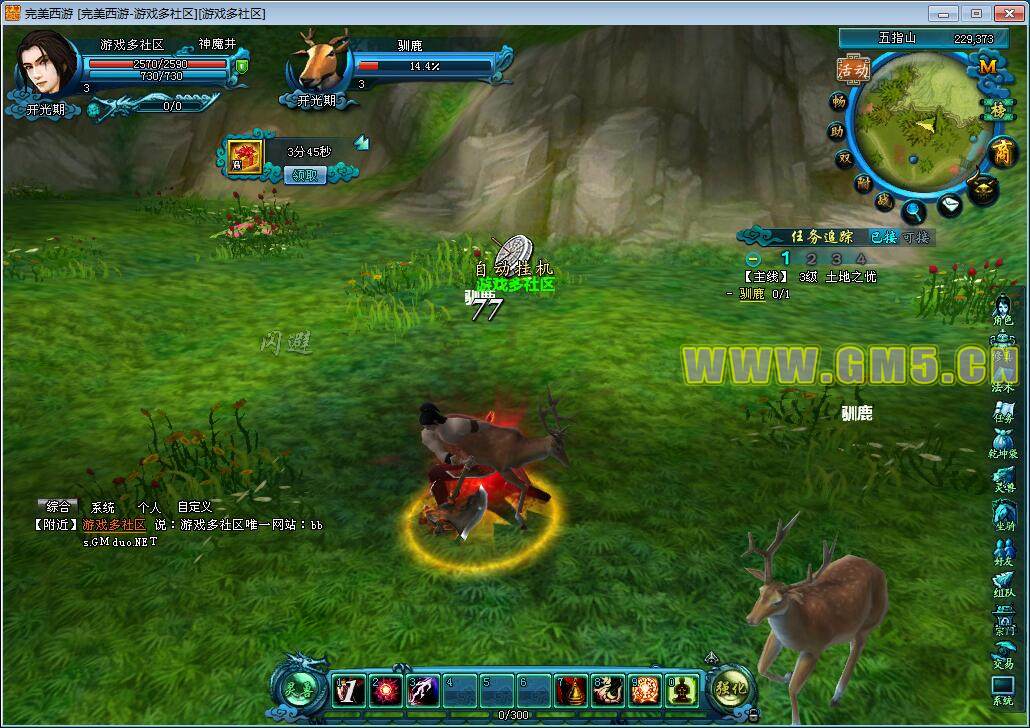
Task: Activate the red burst skill in slot 2
Action: point(386,689)
